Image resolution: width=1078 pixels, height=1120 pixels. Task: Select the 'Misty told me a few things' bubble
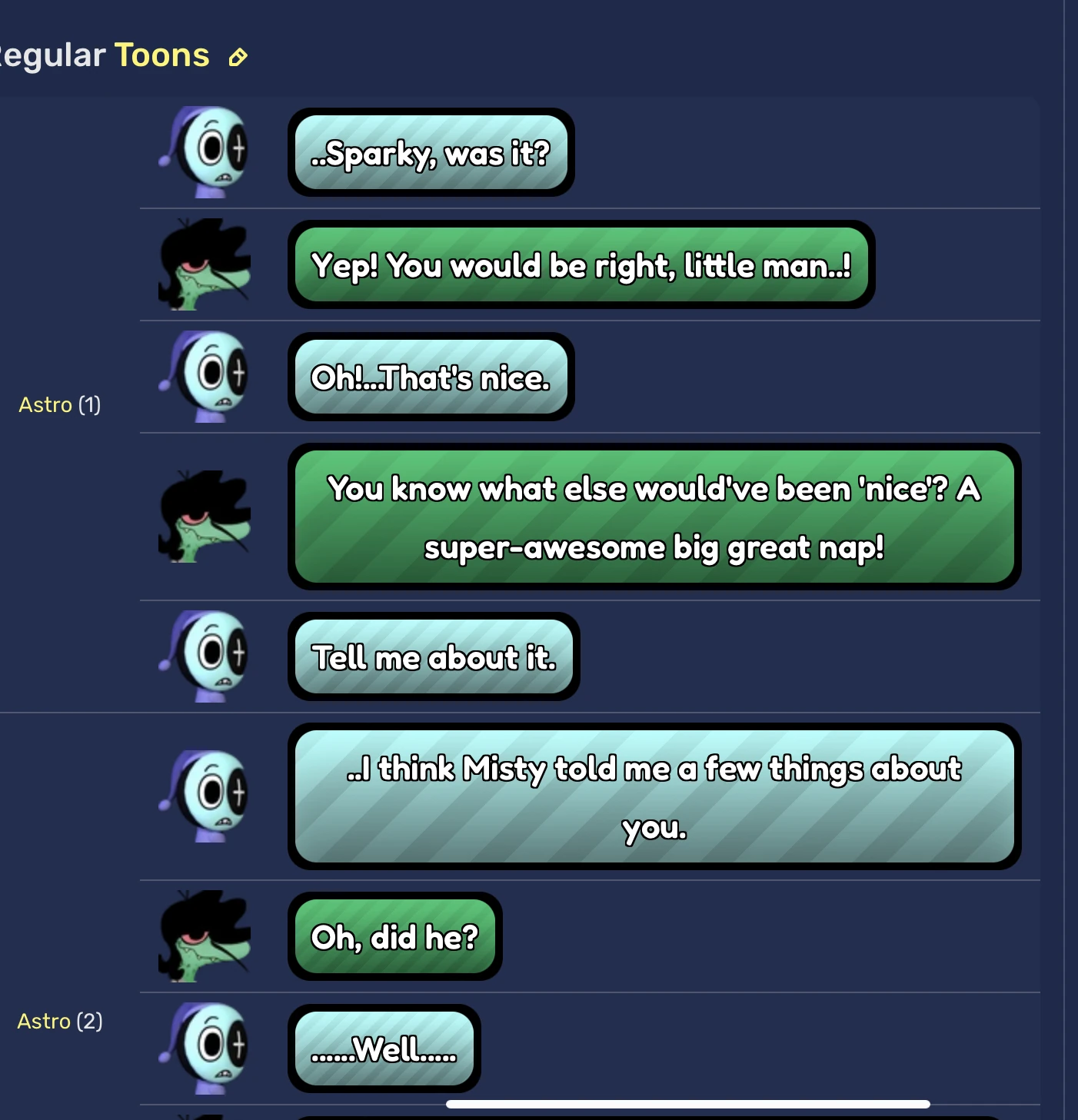pyautogui.click(x=652, y=797)
